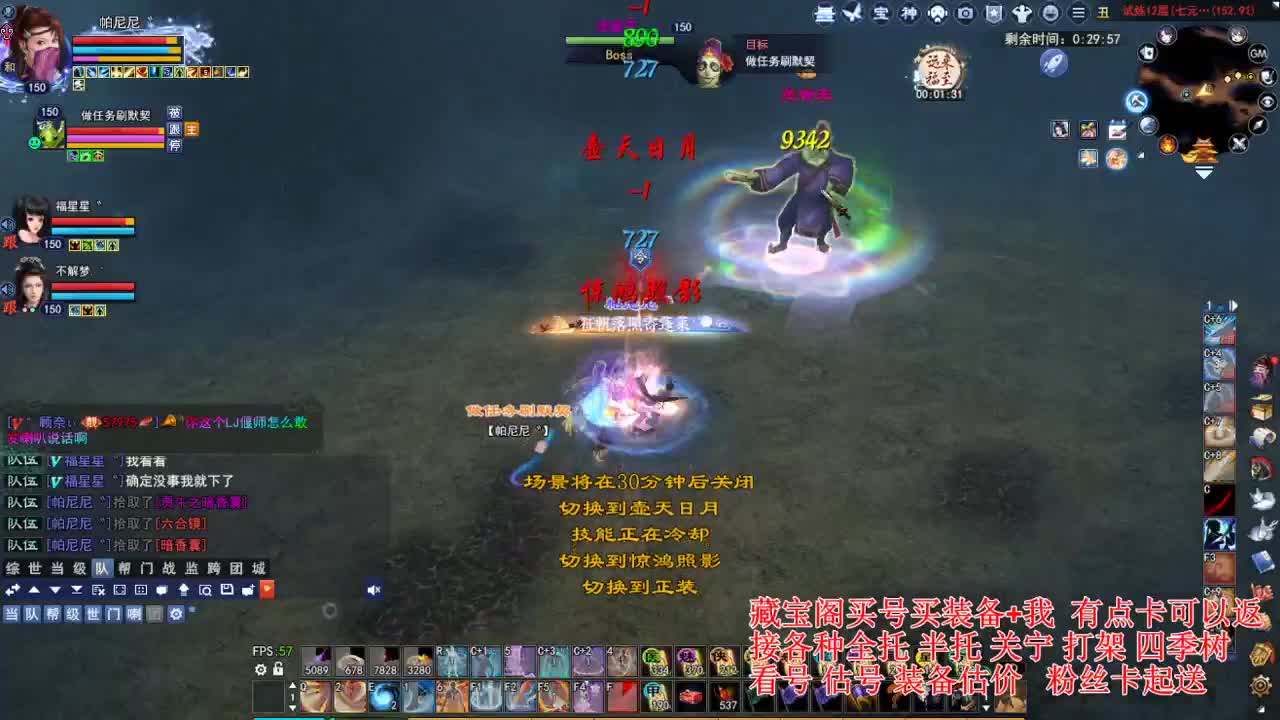Open the screenshot camera icon in the top bar
The image size is (1280, 720).
coord(963,13)
